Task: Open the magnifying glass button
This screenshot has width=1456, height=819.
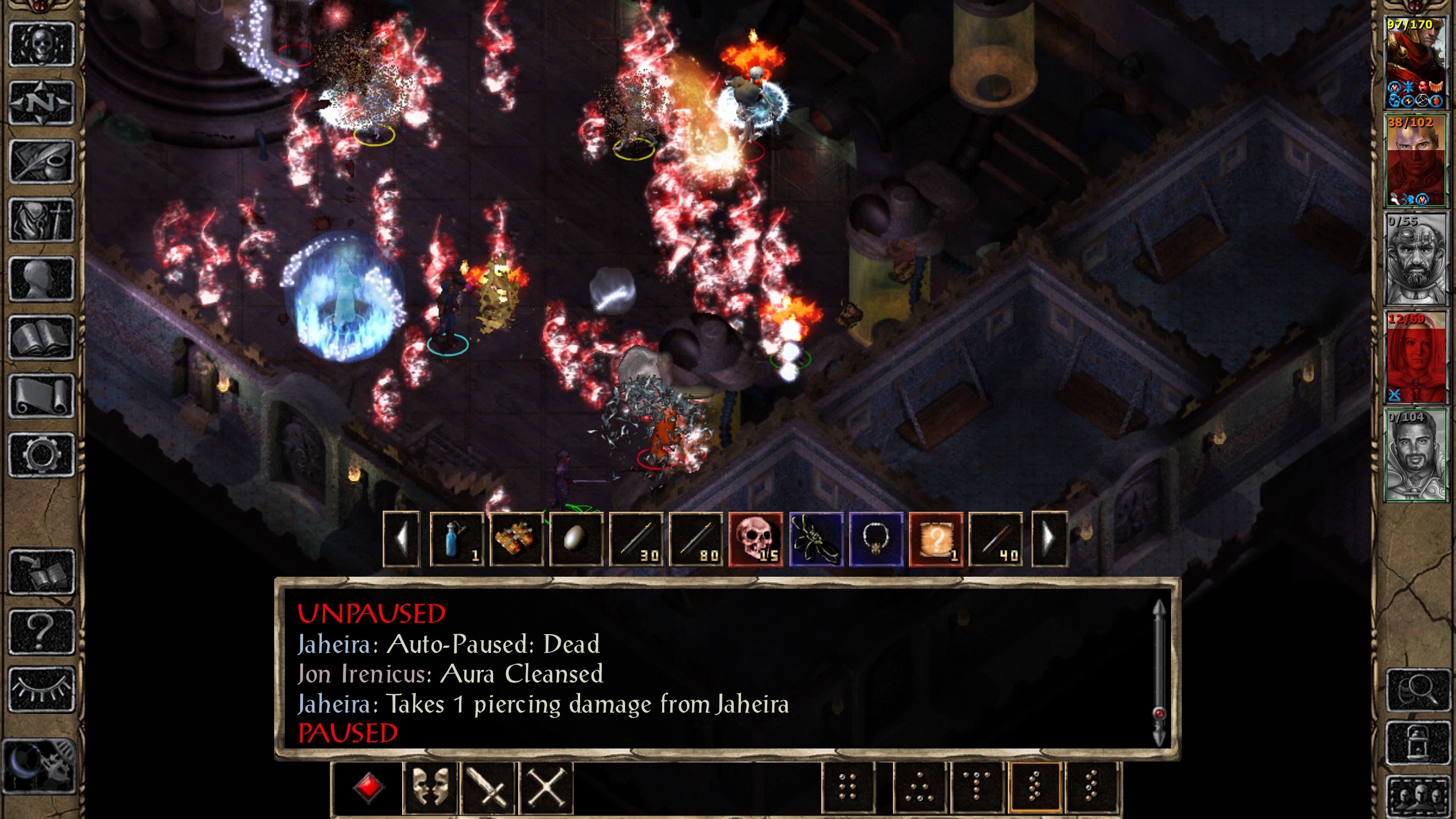Action: [1418, 690]
